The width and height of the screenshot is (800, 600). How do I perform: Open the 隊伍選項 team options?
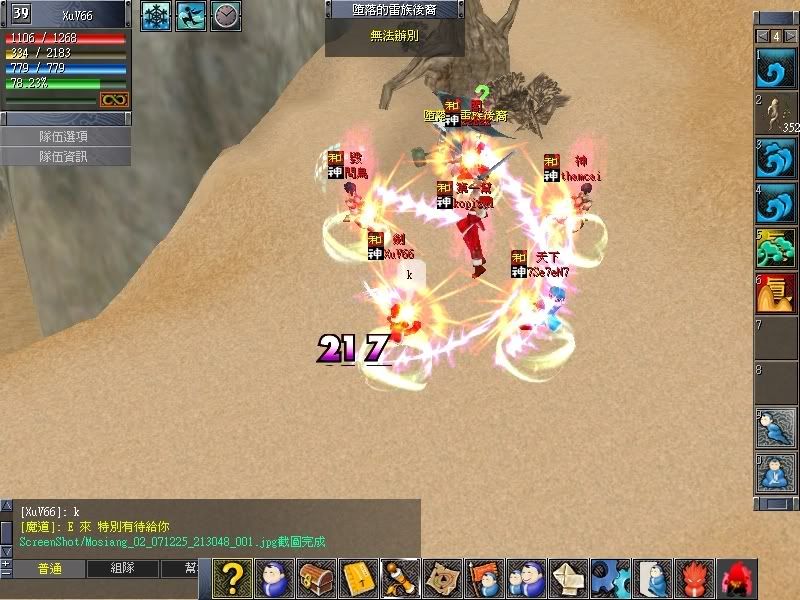pyautogui.click(x=65, y=136)
